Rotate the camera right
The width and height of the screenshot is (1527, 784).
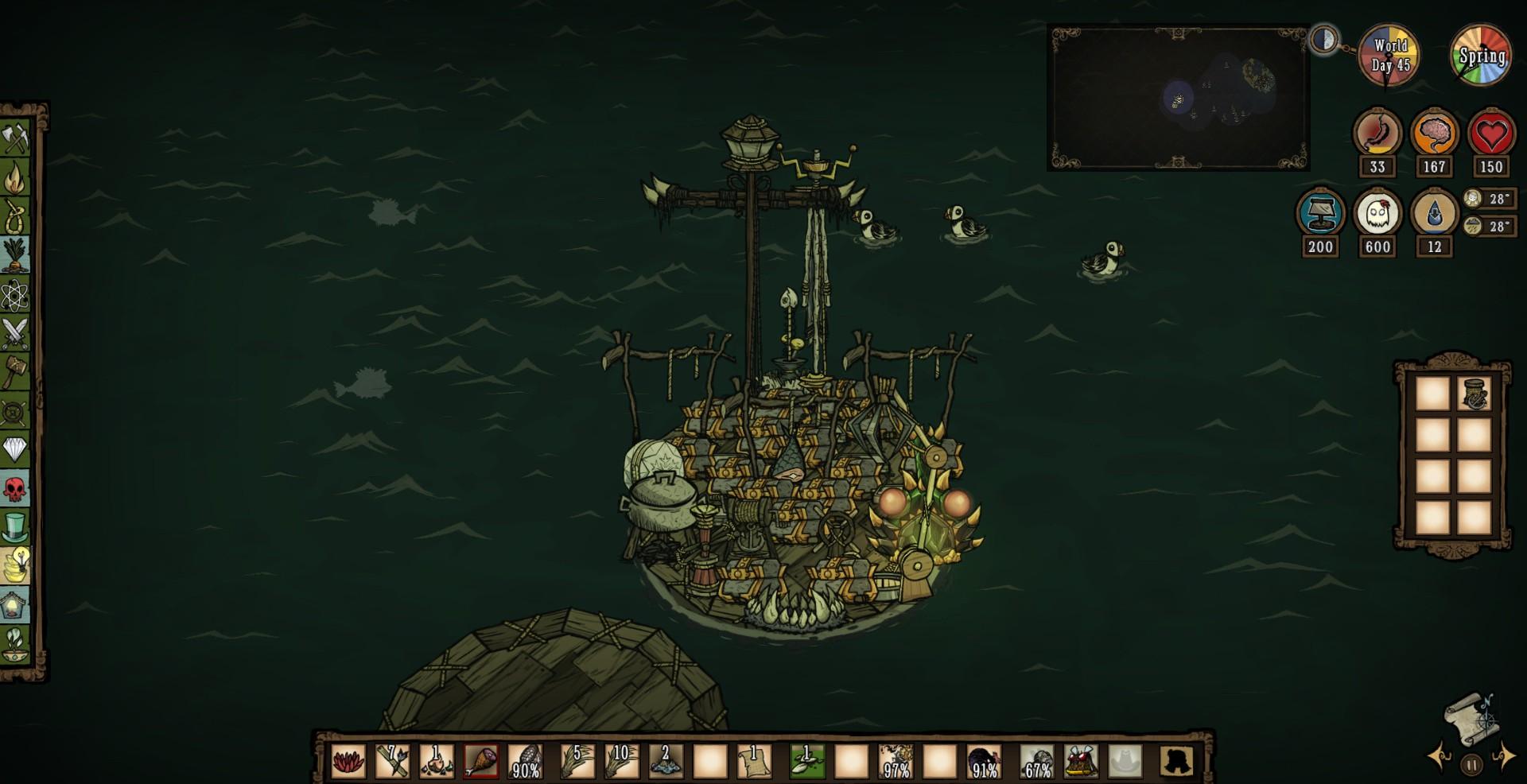(x=1502, y=756)
